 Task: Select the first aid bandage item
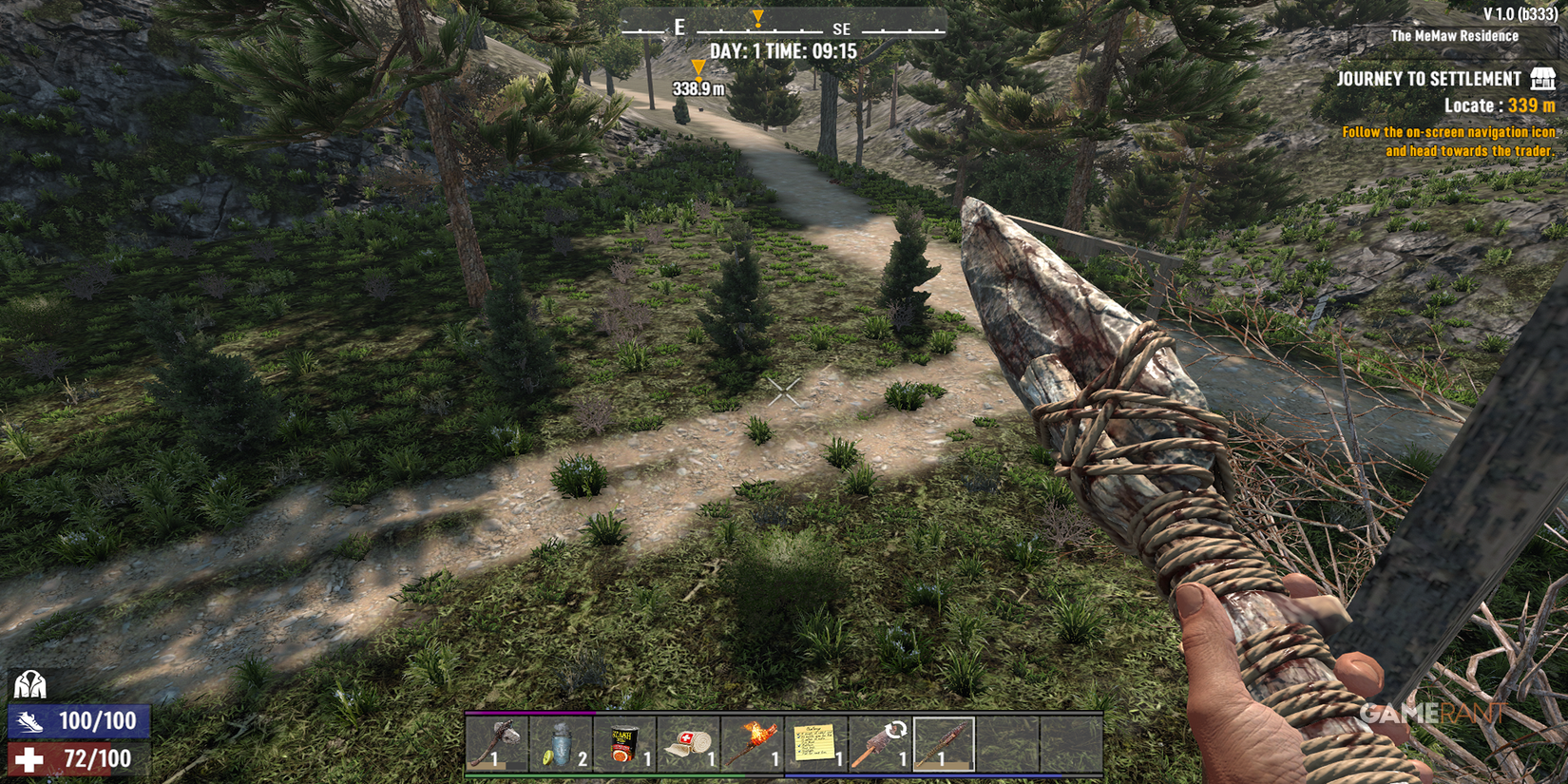[685, 746]
